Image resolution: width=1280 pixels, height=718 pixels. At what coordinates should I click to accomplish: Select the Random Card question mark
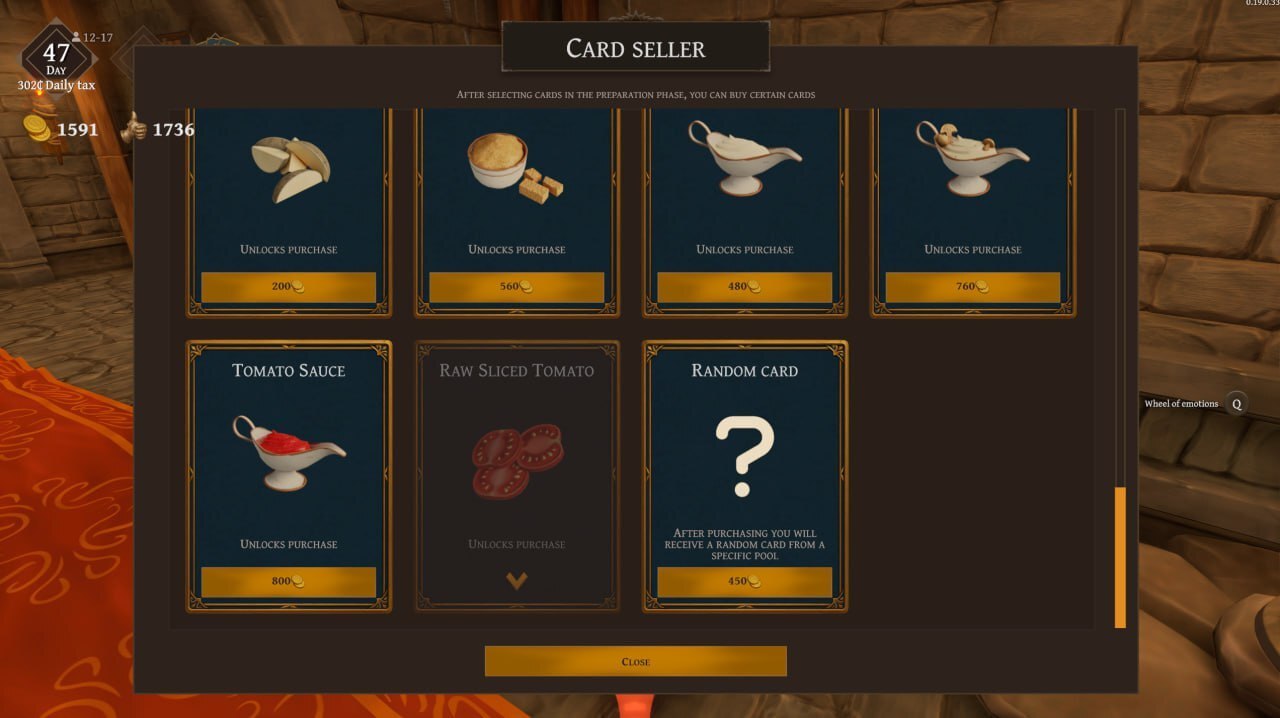click(x=744, y=456)
